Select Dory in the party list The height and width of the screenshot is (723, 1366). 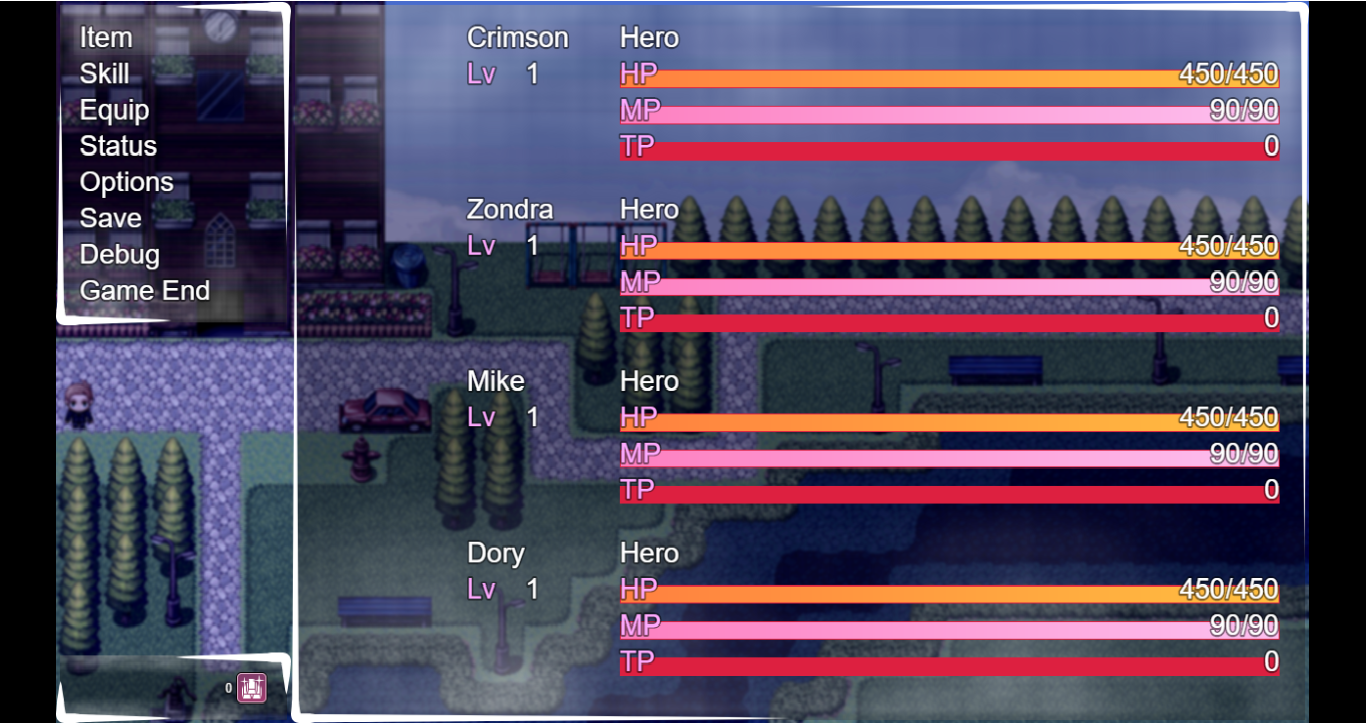(x=495, y=553)
